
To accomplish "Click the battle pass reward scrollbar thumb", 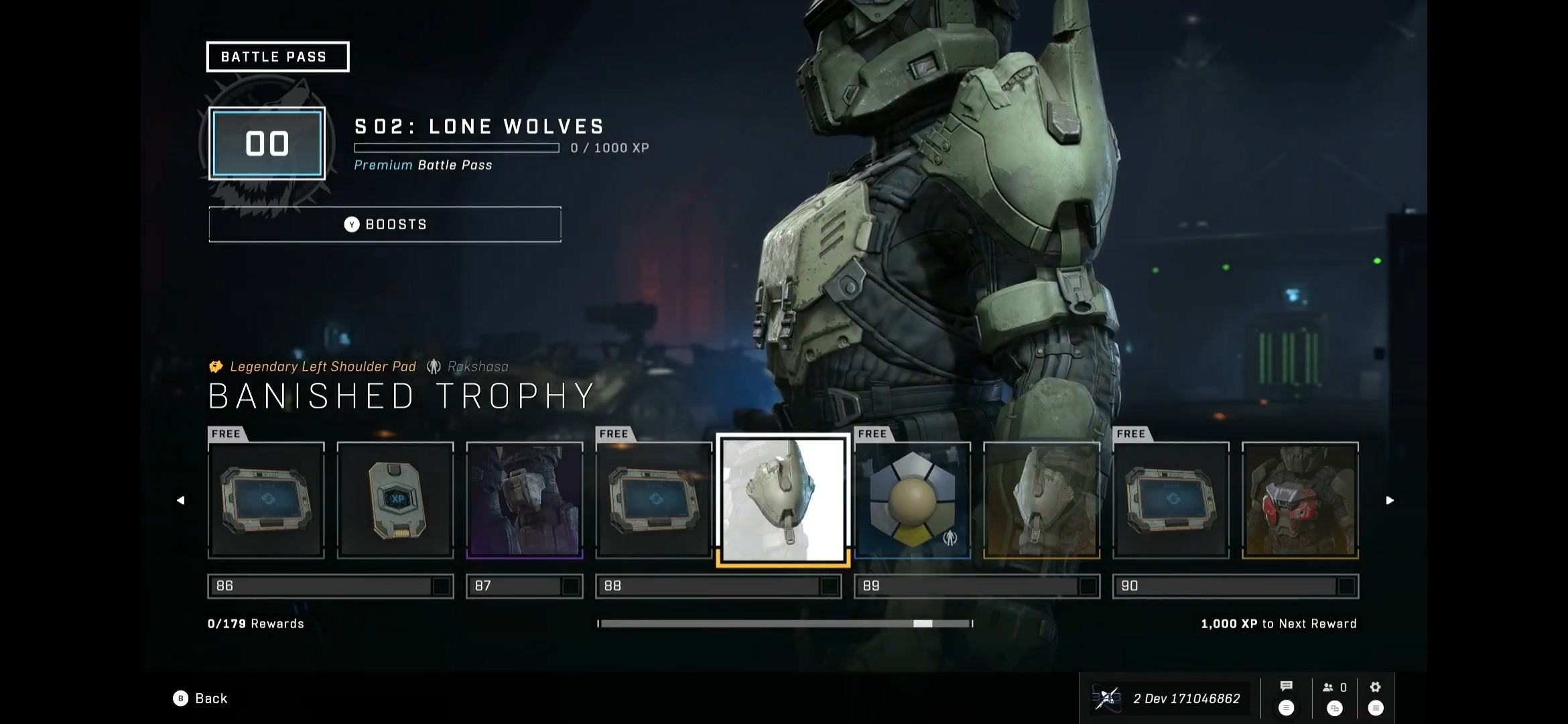I will point(923,623).
